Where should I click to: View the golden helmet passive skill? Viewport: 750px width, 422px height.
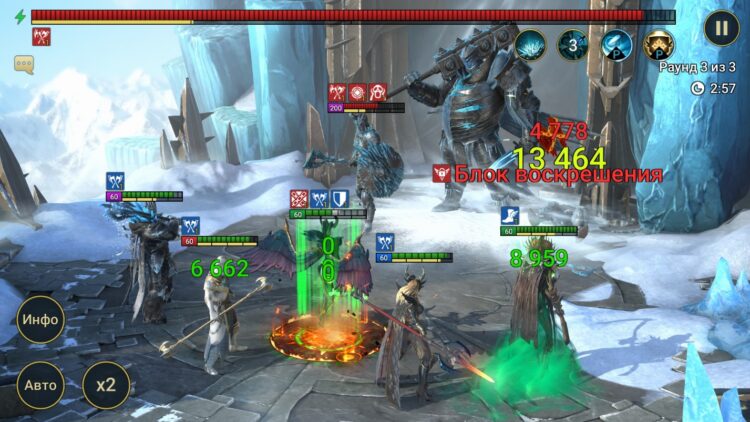click(657, 44)
